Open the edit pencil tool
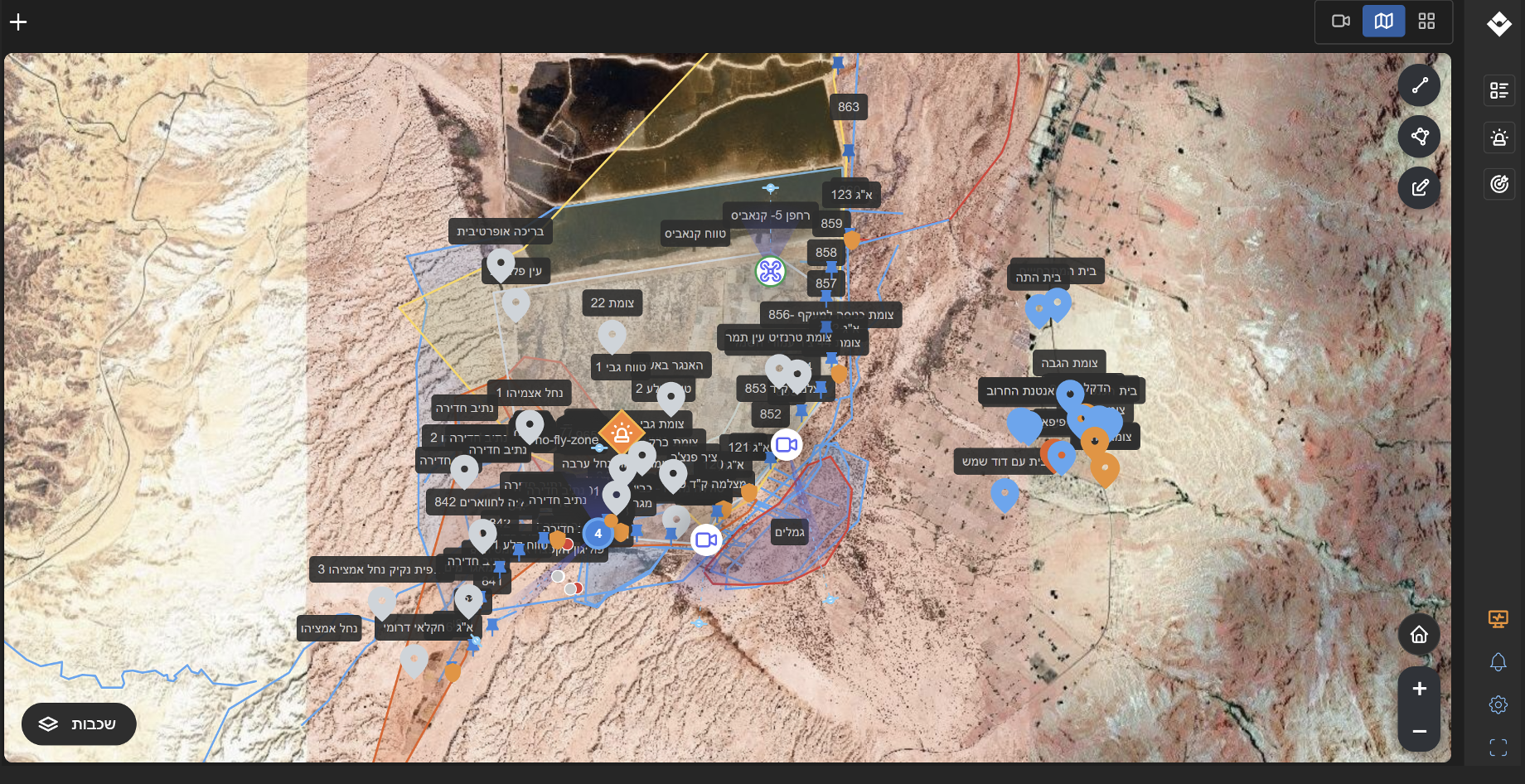The height and width of the screenshot is (784, 1525). pos(1419,188)
